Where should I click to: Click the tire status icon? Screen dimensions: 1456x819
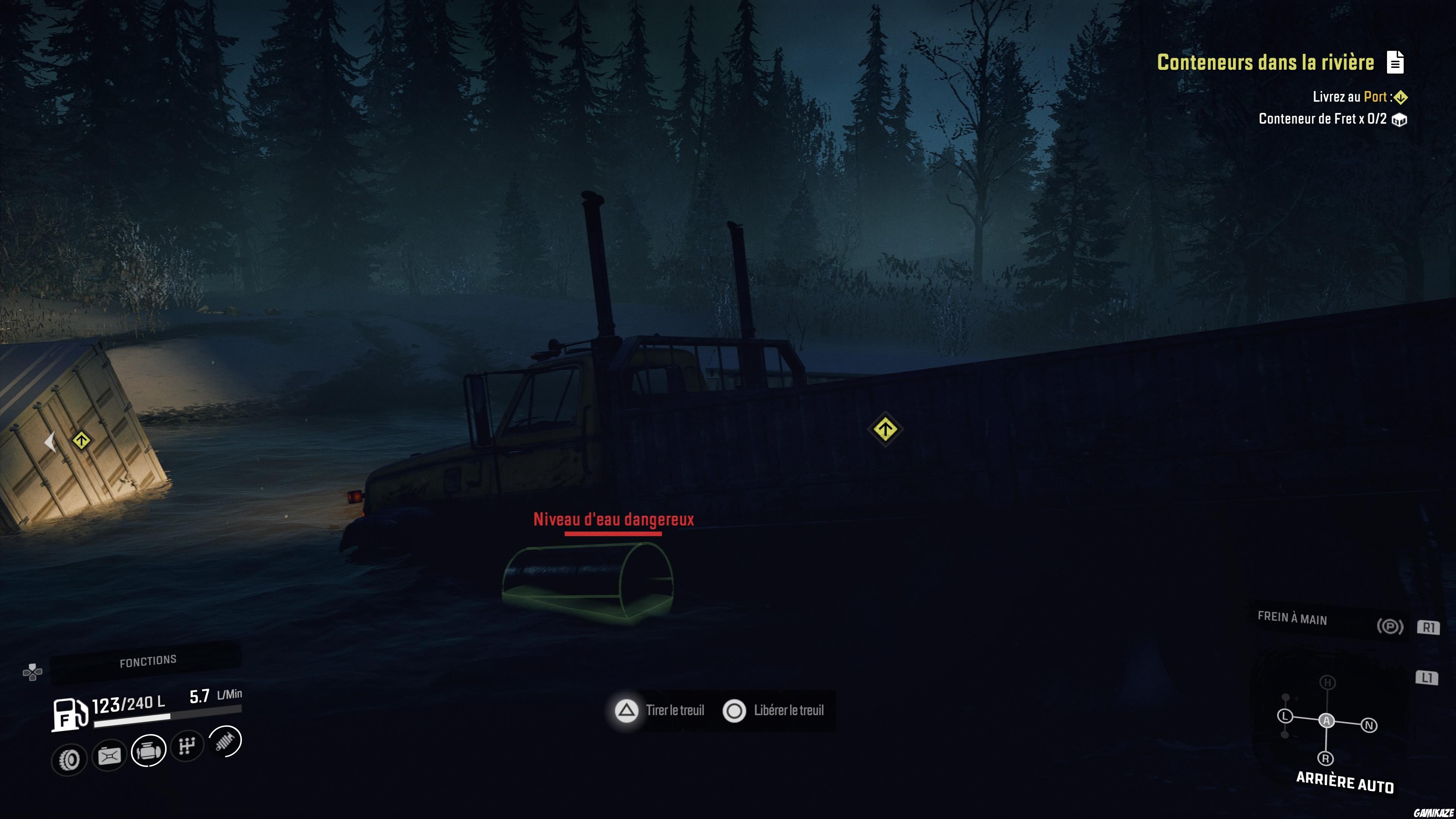[69, 759]
